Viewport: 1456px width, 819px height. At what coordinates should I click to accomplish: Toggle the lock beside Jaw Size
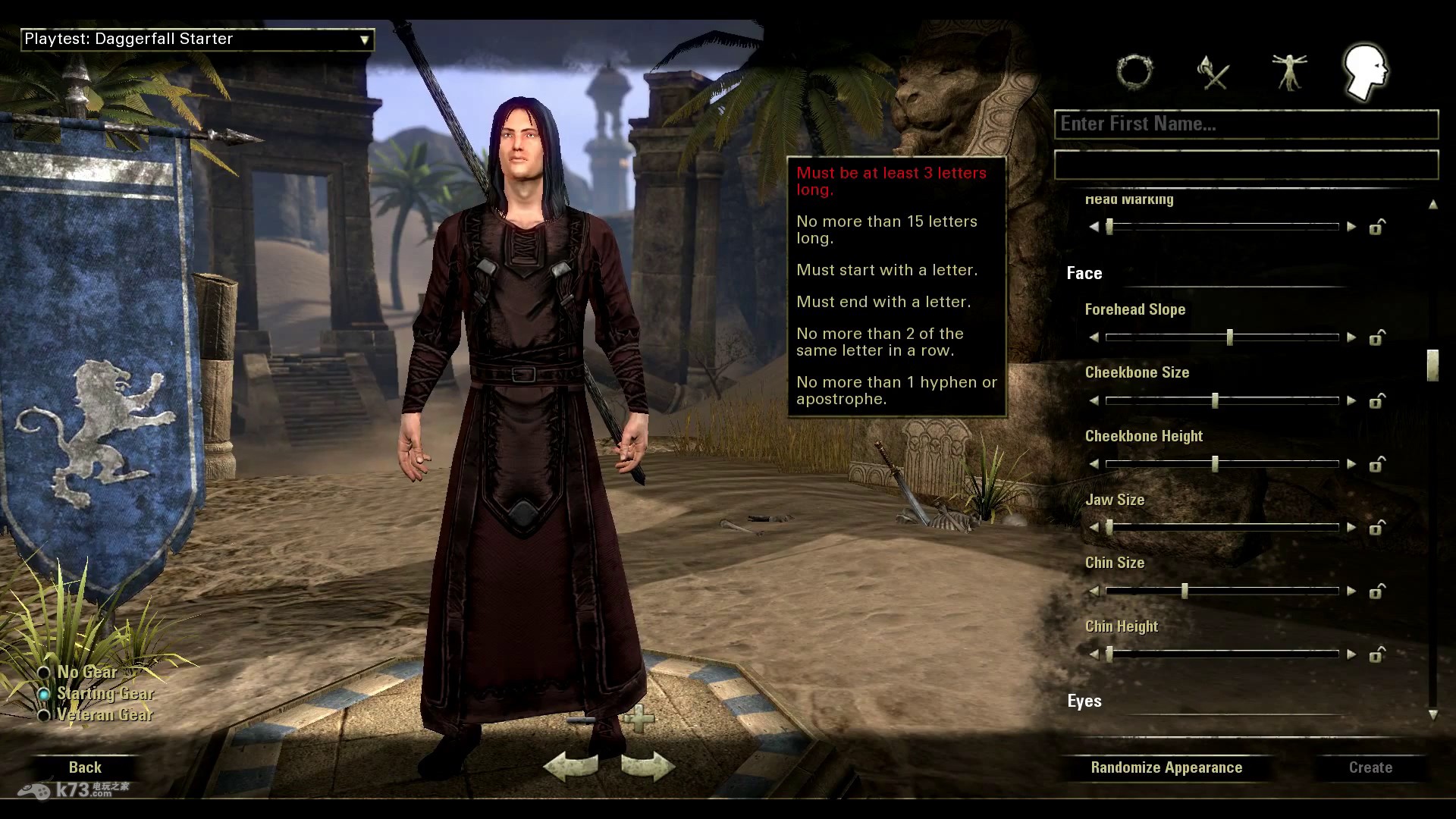(1376, 527)
